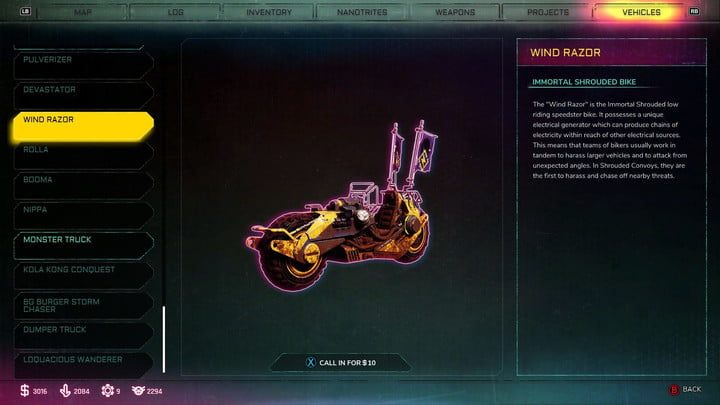Viewport: 720px width, 405px height.
Task: Pick the BG Burger Storm Chaser
Action: 80,304
